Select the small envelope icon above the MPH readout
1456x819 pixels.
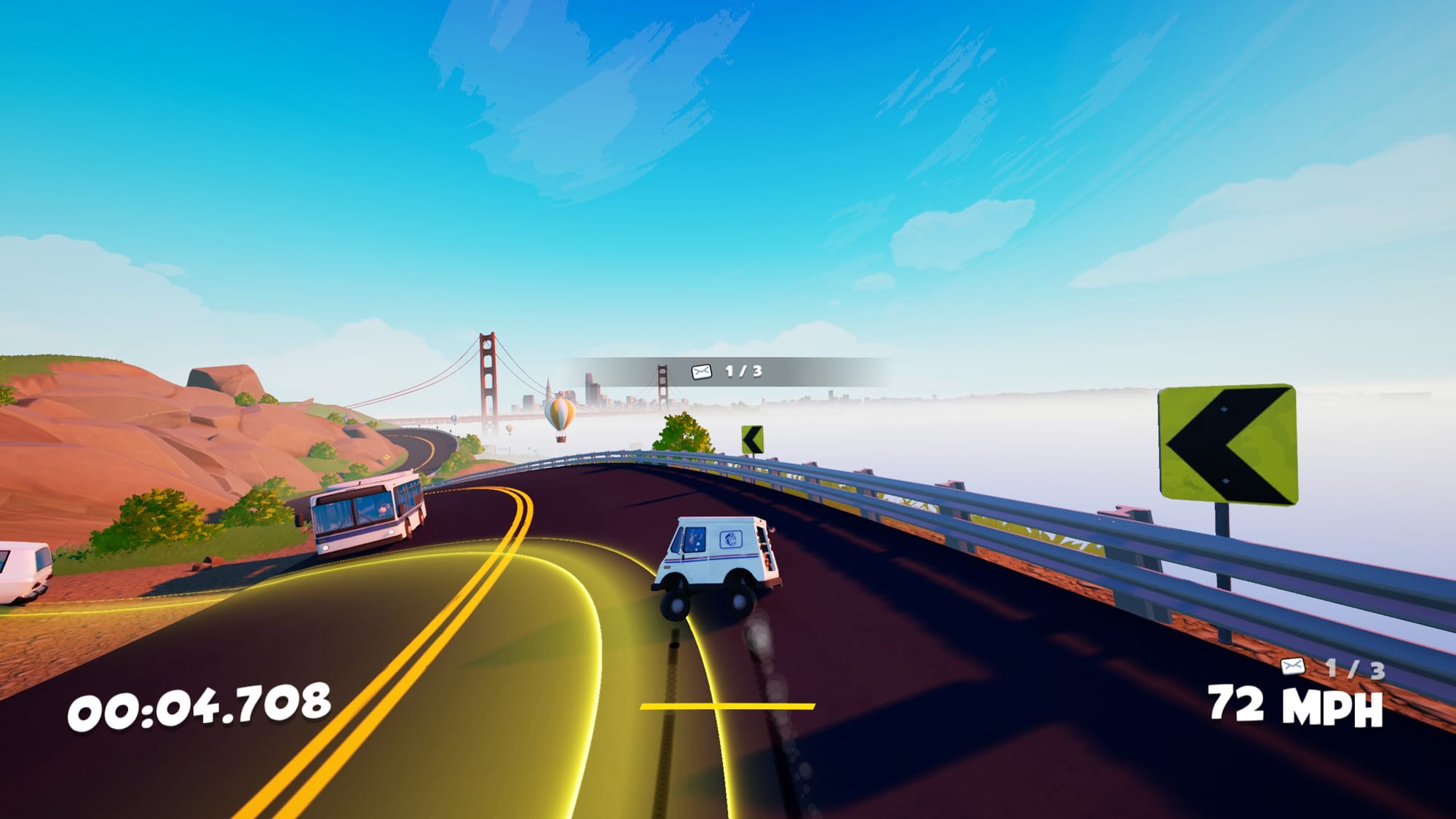point(1293,666)
